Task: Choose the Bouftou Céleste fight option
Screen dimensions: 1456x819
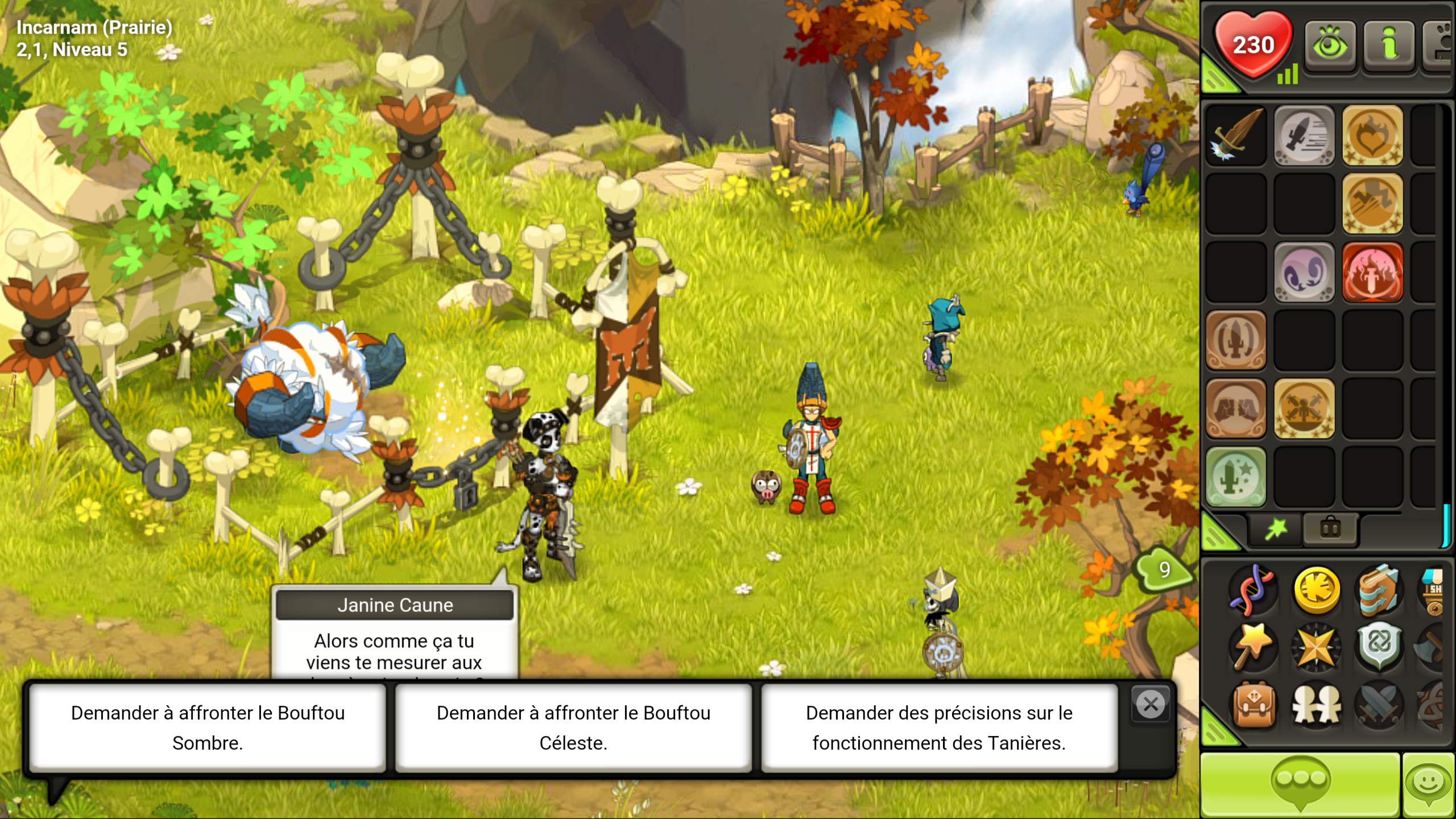Action: [x=573, y=727]
